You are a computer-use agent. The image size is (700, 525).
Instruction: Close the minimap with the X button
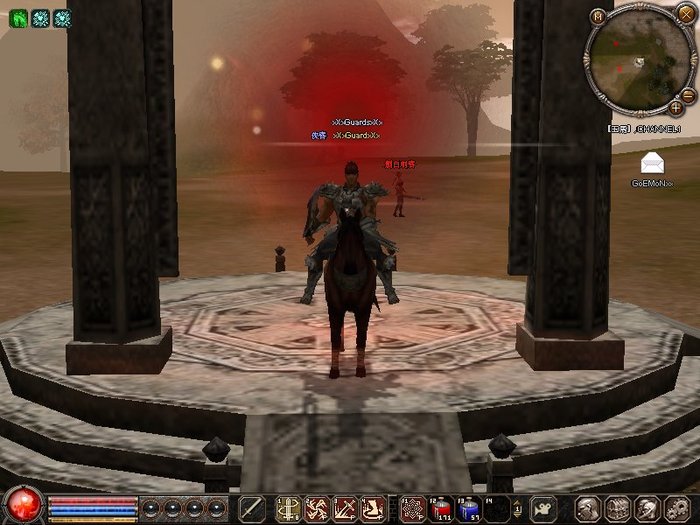click(x=686, y=13)
